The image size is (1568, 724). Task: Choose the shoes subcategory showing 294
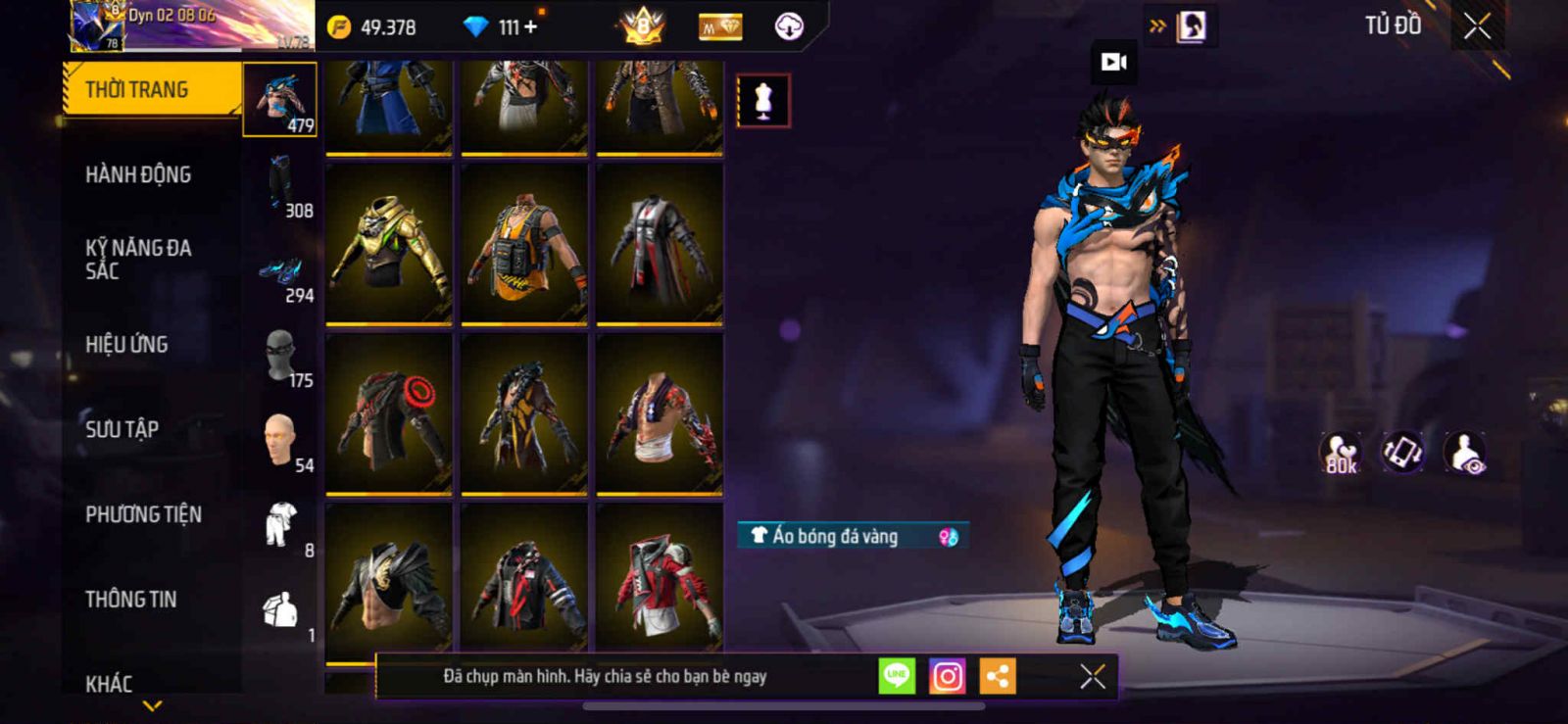[x=282, y=274]
